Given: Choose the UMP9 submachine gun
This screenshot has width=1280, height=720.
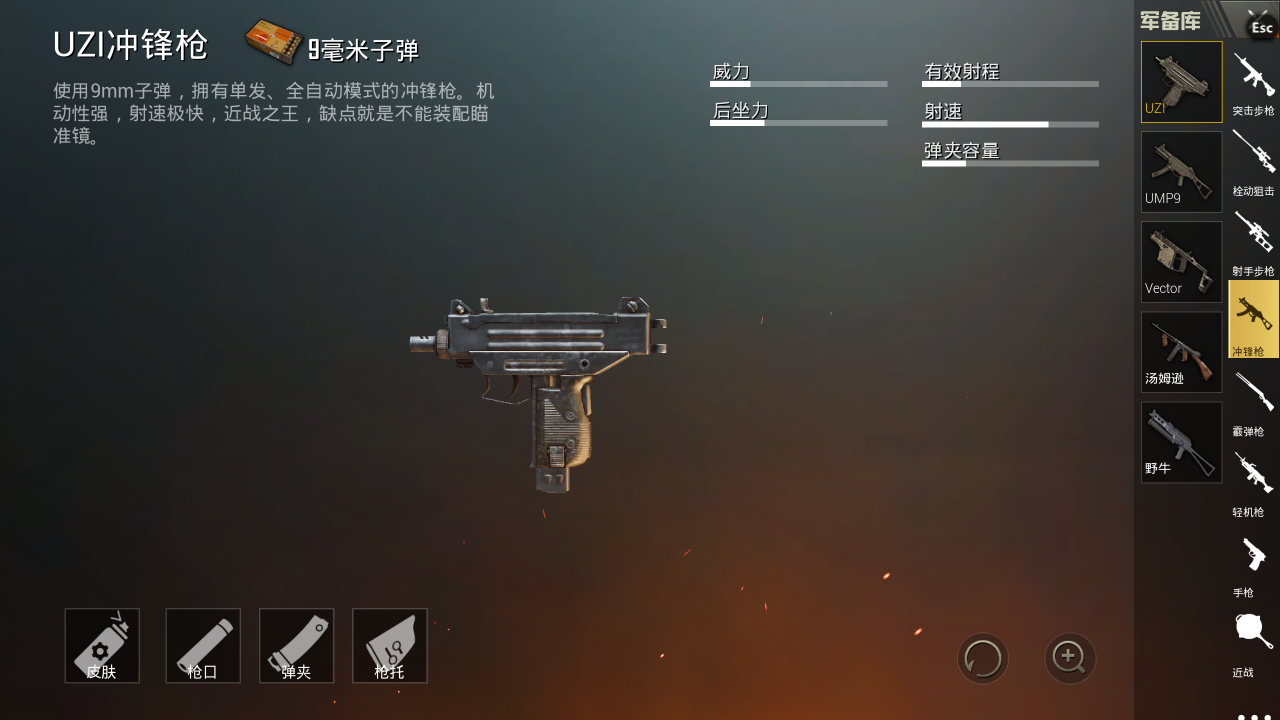Looking at the screenshot, I should point(1181,172).
